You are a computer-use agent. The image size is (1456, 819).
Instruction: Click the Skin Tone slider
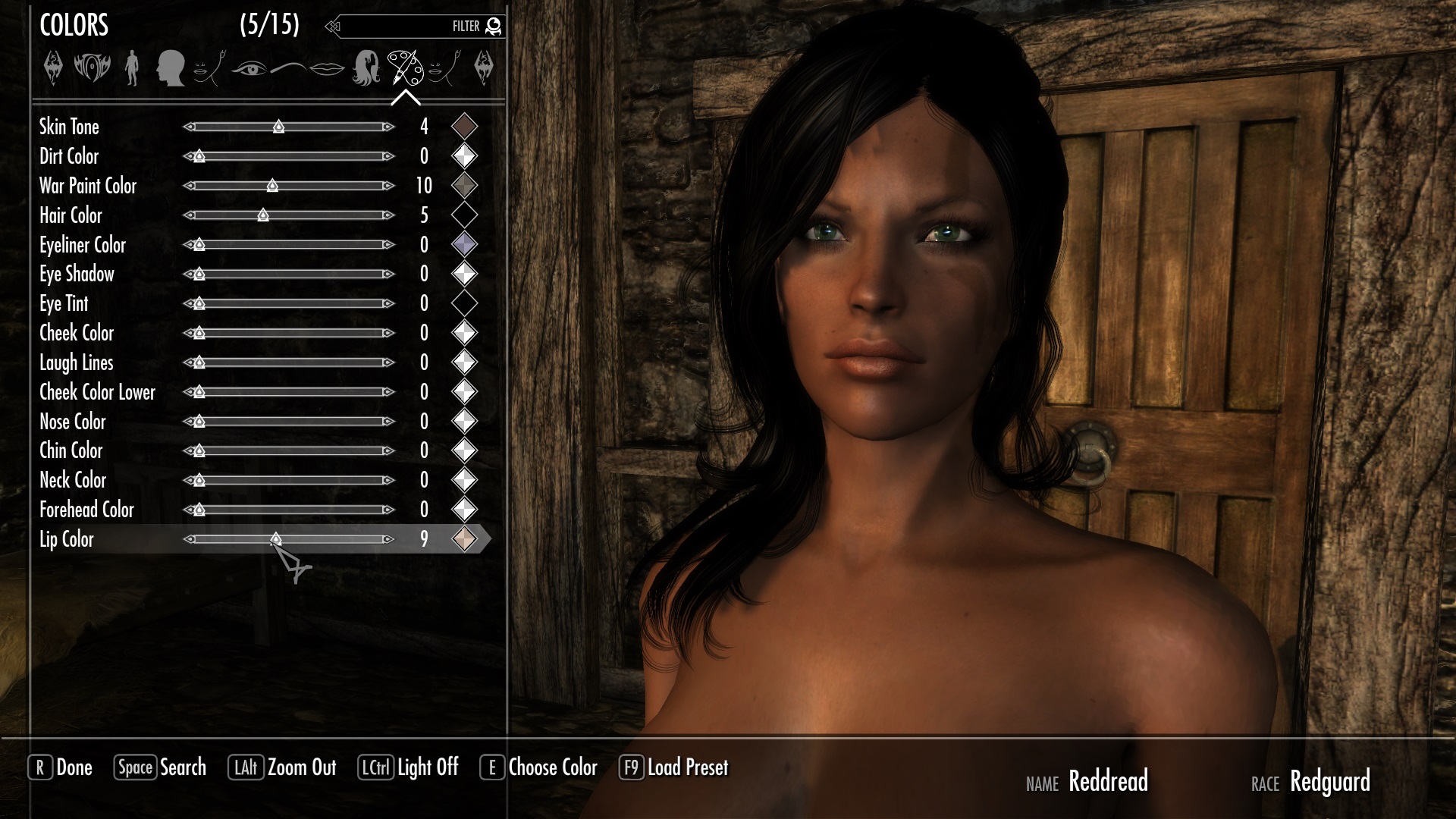click(x=288, y=127)
